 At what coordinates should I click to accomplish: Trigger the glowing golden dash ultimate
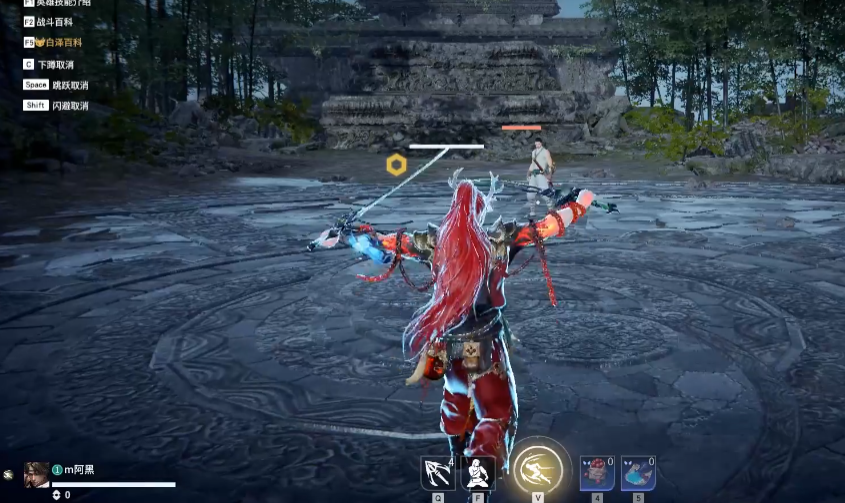[538, 468]
